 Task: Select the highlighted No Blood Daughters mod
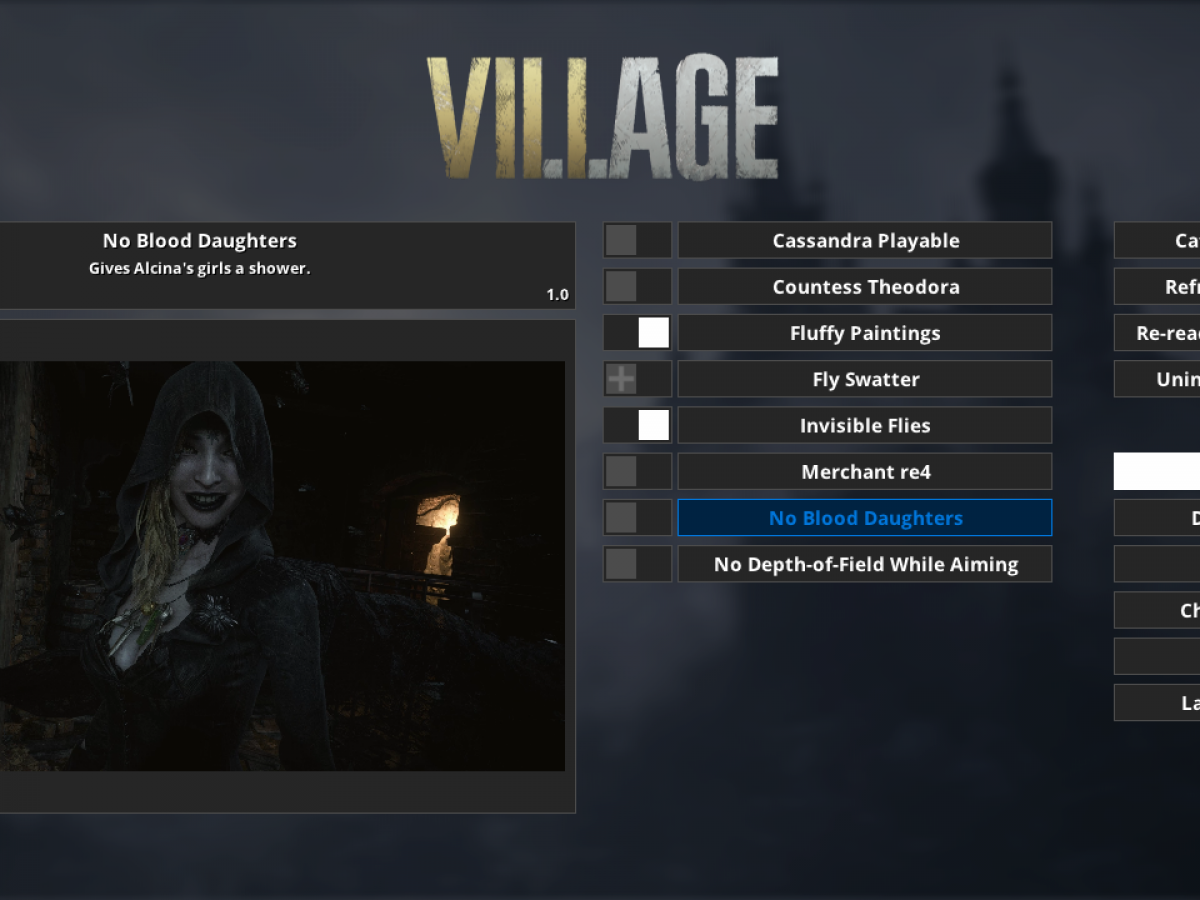[x=865, y=518]
